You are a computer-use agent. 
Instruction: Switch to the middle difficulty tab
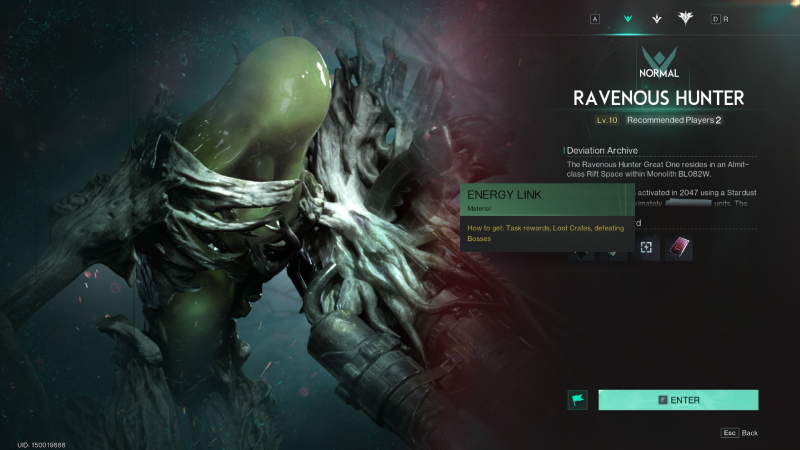656,18
